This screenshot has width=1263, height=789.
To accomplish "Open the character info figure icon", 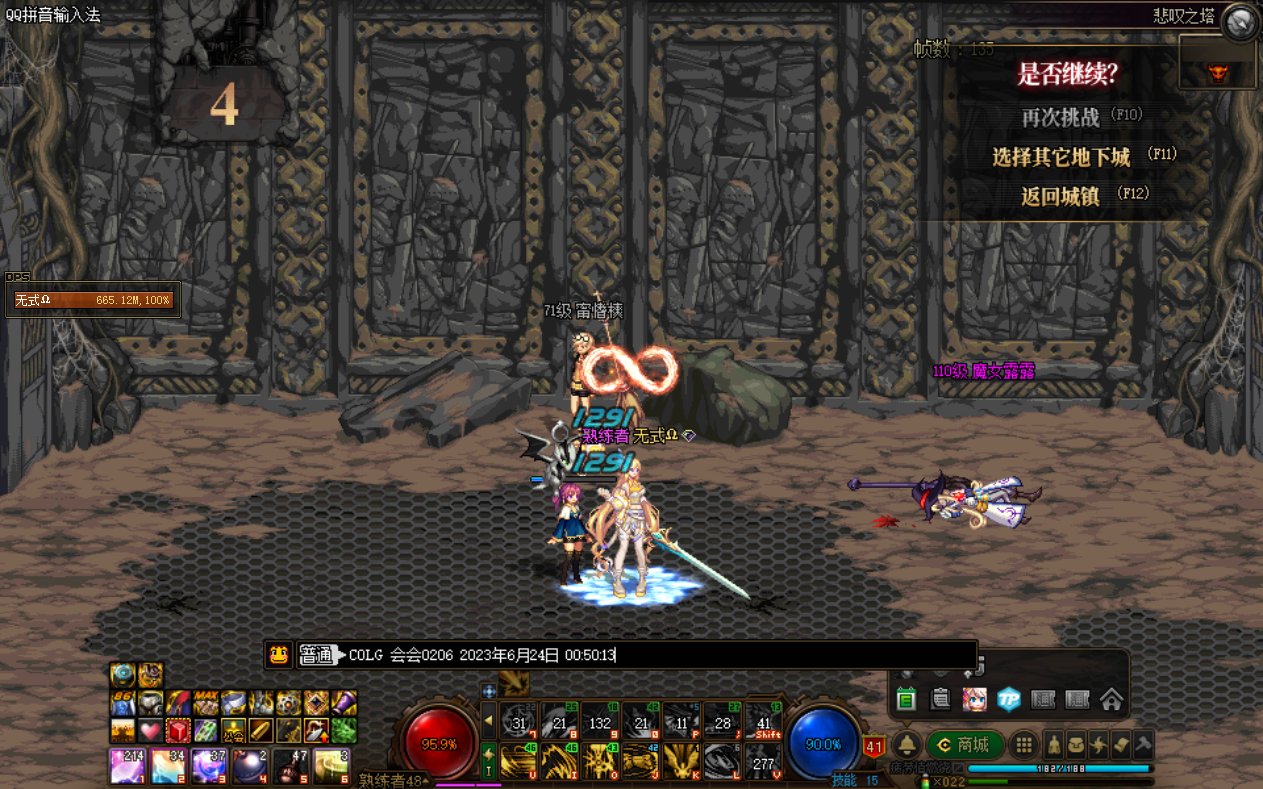I will tap(1053, 745).
